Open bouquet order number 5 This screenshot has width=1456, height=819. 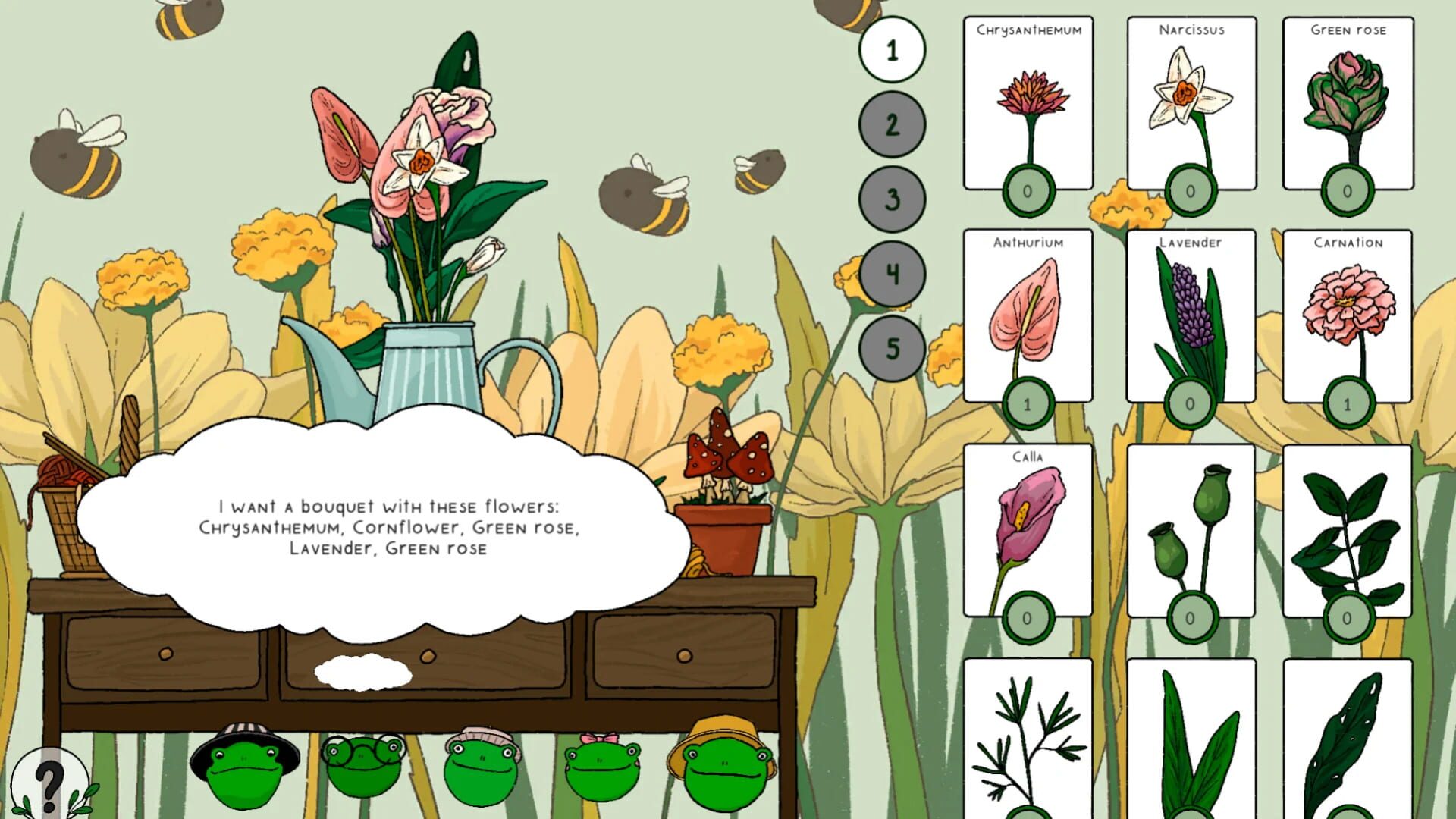(x=892, y=348)
